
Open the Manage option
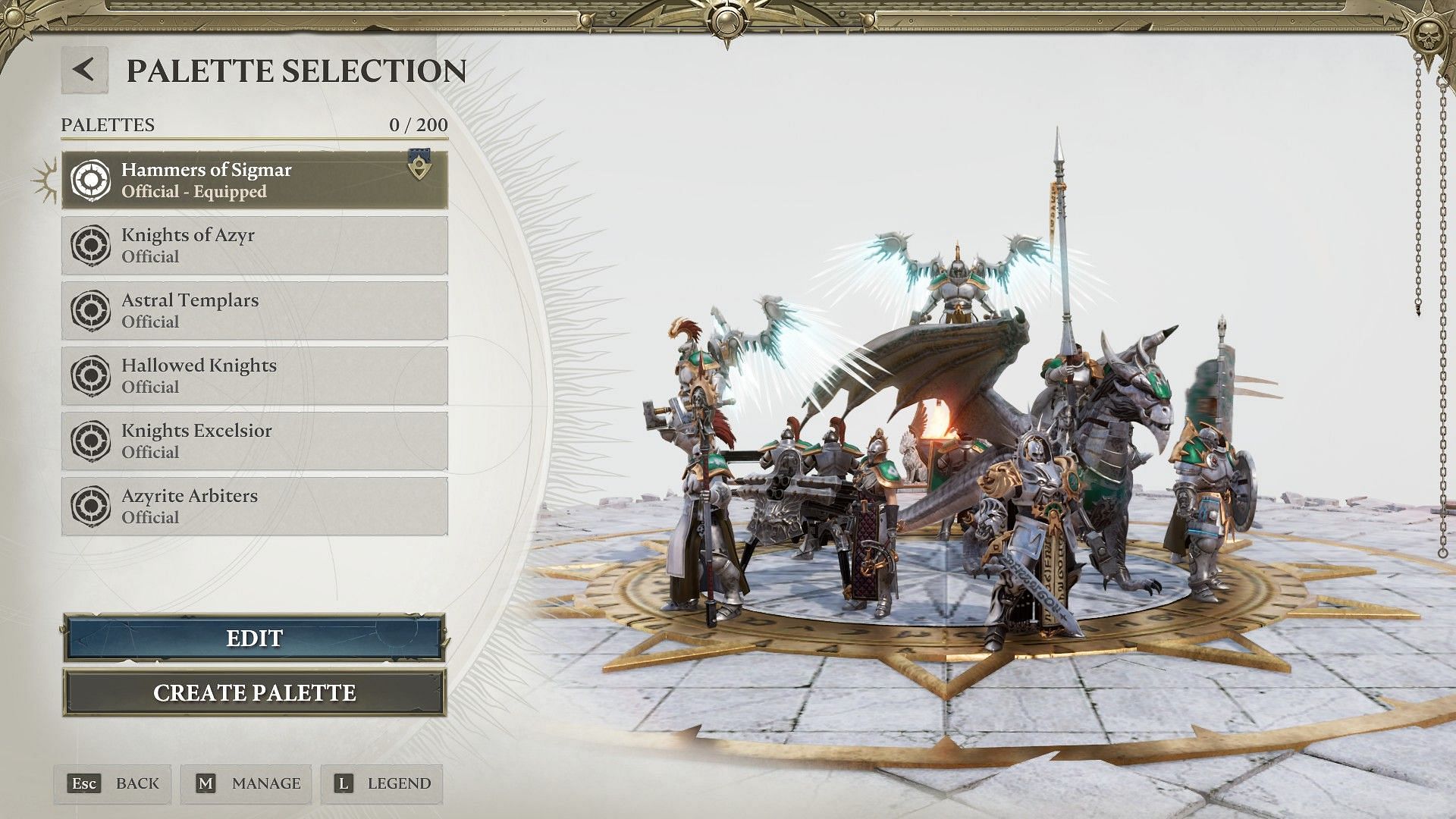(x=247, y=784)
